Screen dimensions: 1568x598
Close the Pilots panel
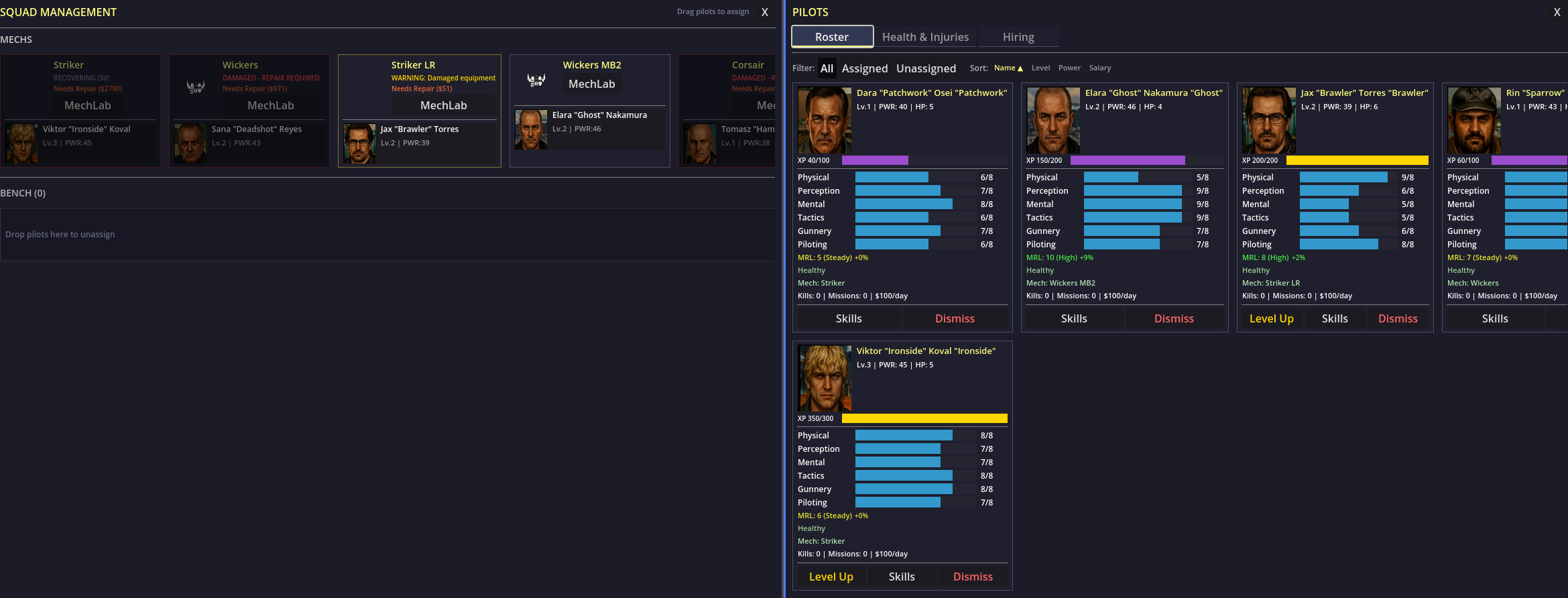point(1557,12)
